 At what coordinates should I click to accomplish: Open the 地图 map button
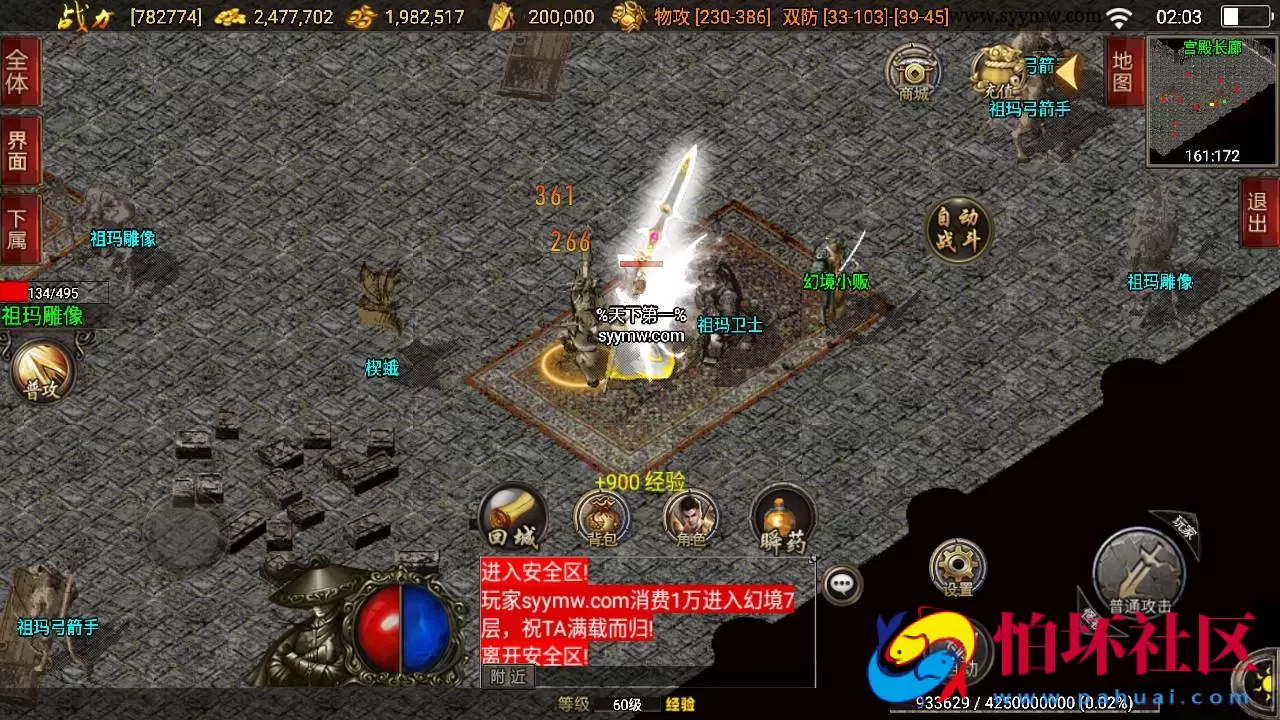(x=1122, y=75)
